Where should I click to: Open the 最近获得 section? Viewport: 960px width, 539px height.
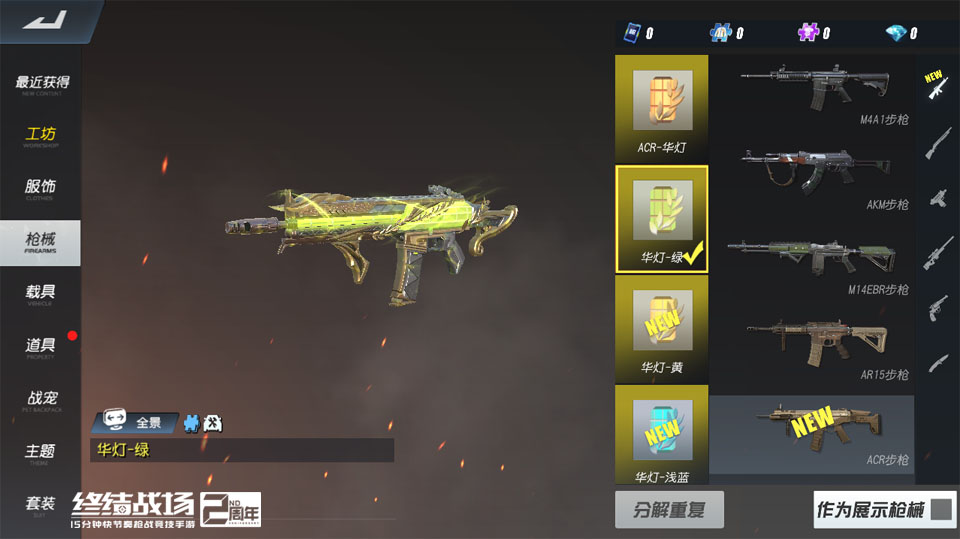(x=42, y=85)
